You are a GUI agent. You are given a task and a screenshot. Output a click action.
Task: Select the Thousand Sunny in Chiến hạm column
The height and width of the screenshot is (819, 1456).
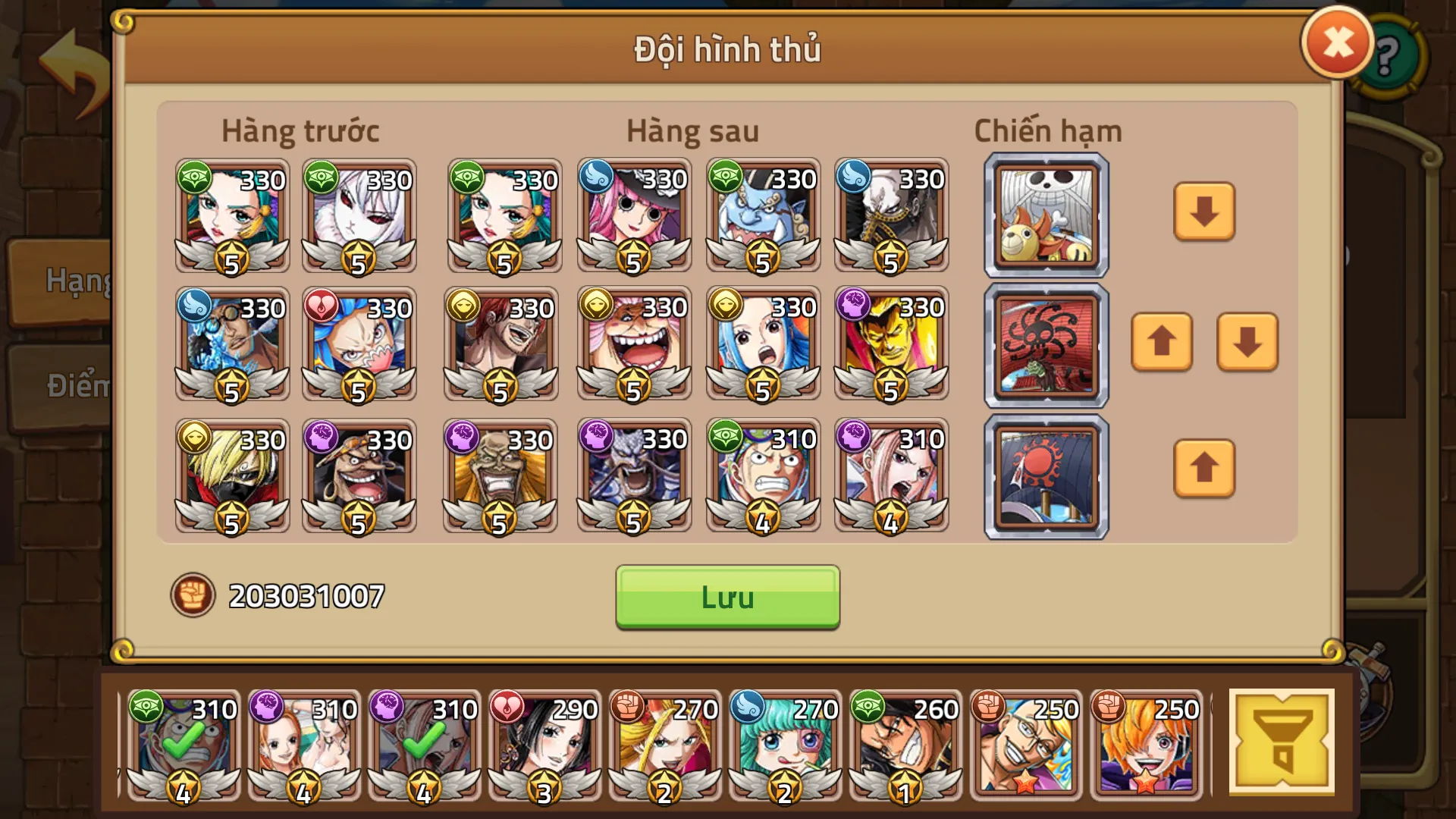(1045, 215)
